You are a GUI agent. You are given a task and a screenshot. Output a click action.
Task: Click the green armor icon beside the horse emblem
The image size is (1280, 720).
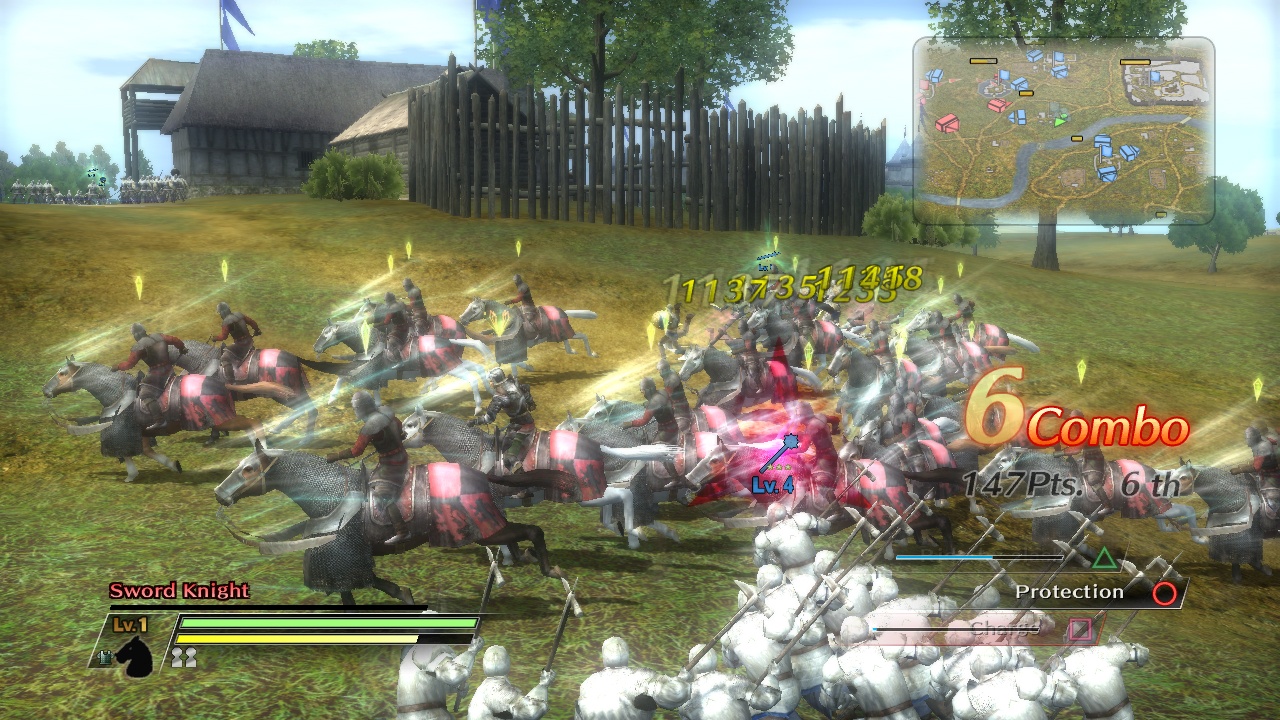coord(104,658)
